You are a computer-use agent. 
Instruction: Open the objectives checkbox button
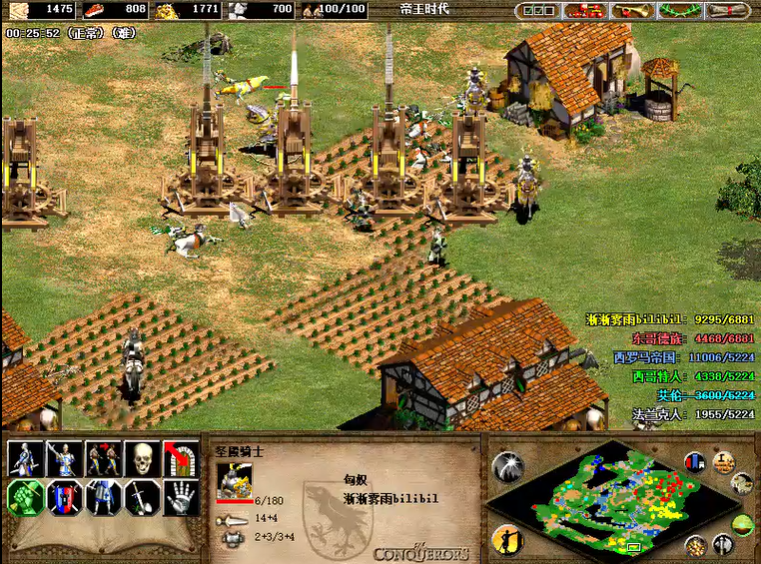(538, 10)
